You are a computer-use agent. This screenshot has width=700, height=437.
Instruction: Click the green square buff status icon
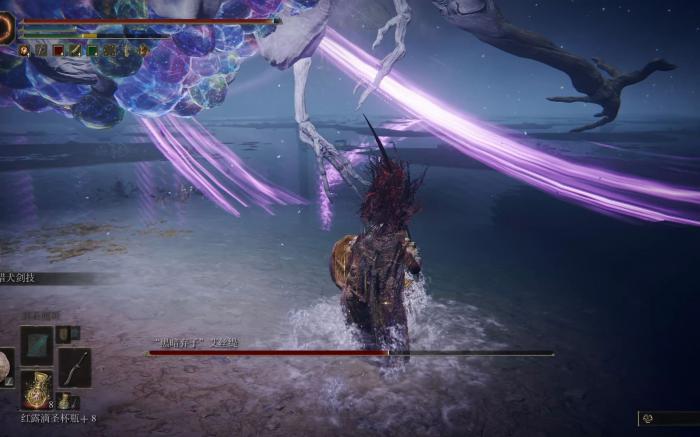coord(92,49)
